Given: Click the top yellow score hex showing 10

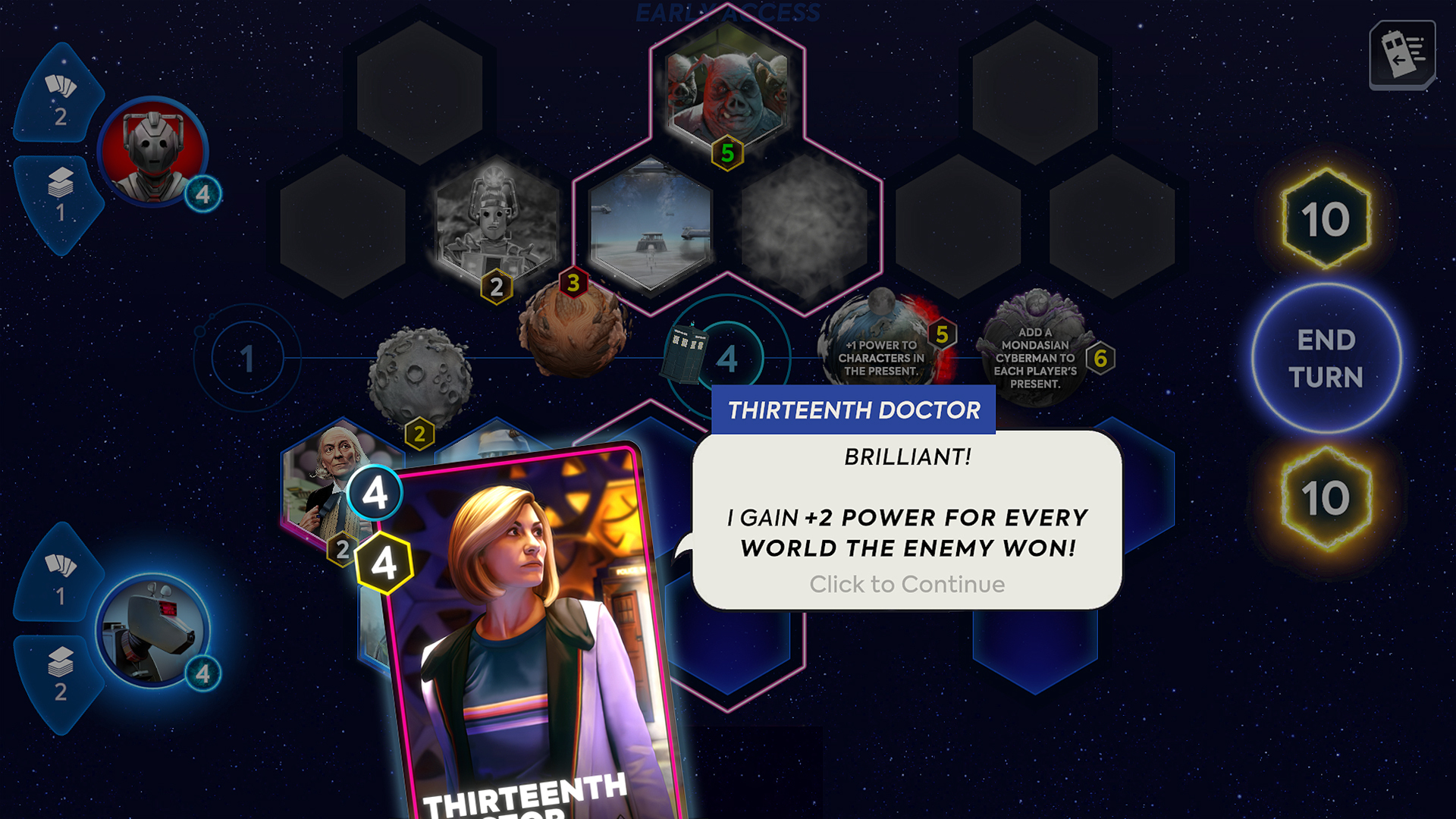Looking at the screenshot, I should pyautogui.click(x=1328, y=220).
